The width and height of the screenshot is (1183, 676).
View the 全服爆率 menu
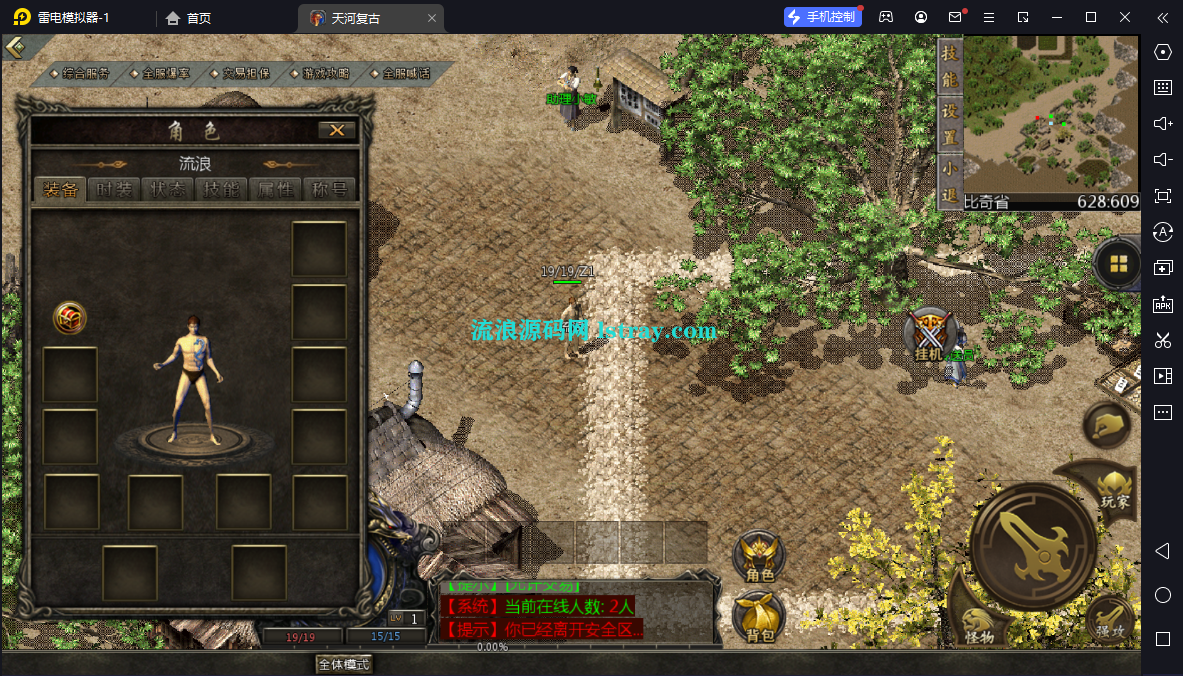[x=166, y=73]
